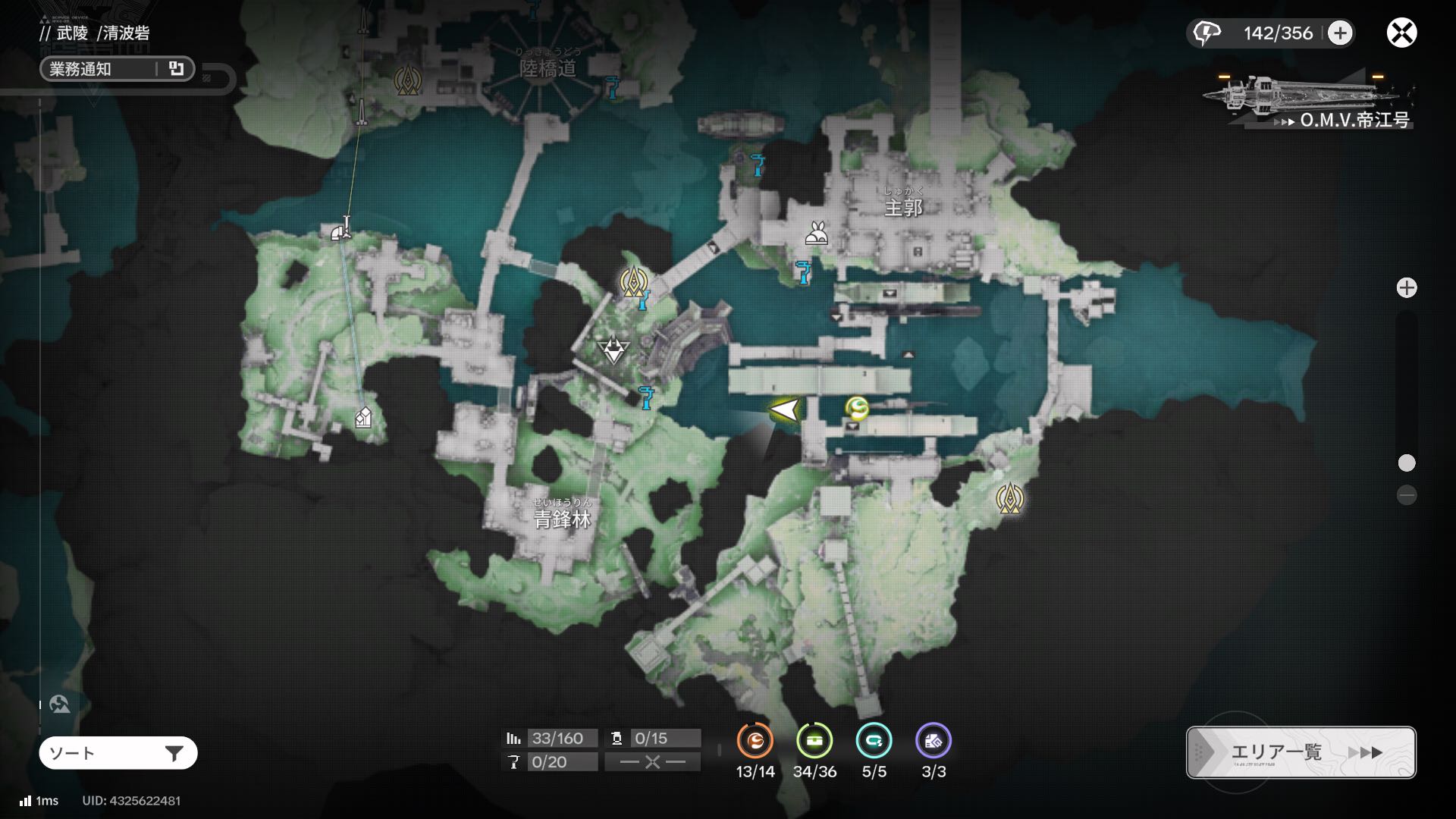Open the 業務通知 notification panel

tap(117, 69)
